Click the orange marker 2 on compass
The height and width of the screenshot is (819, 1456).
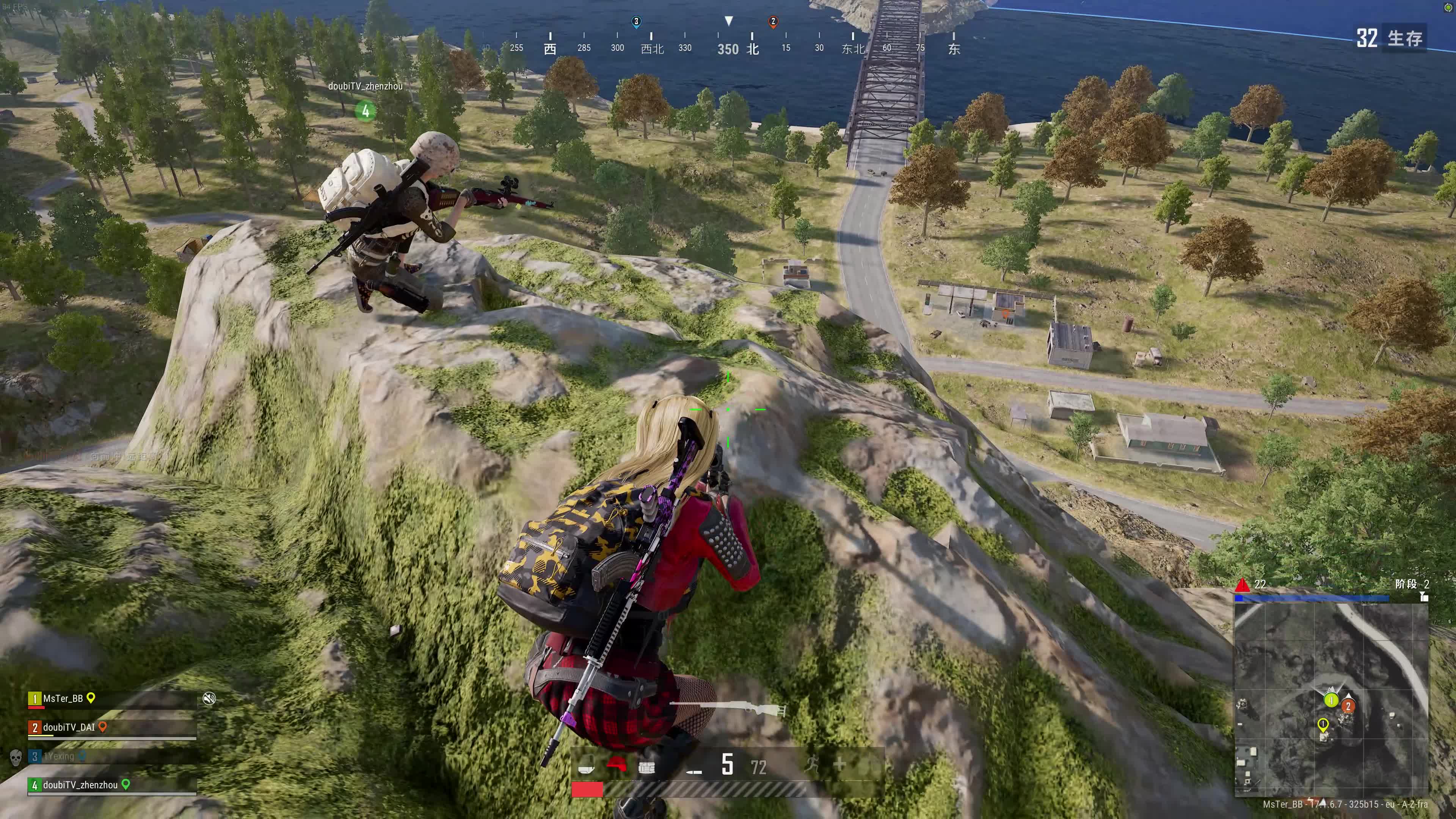coord(773,22)
